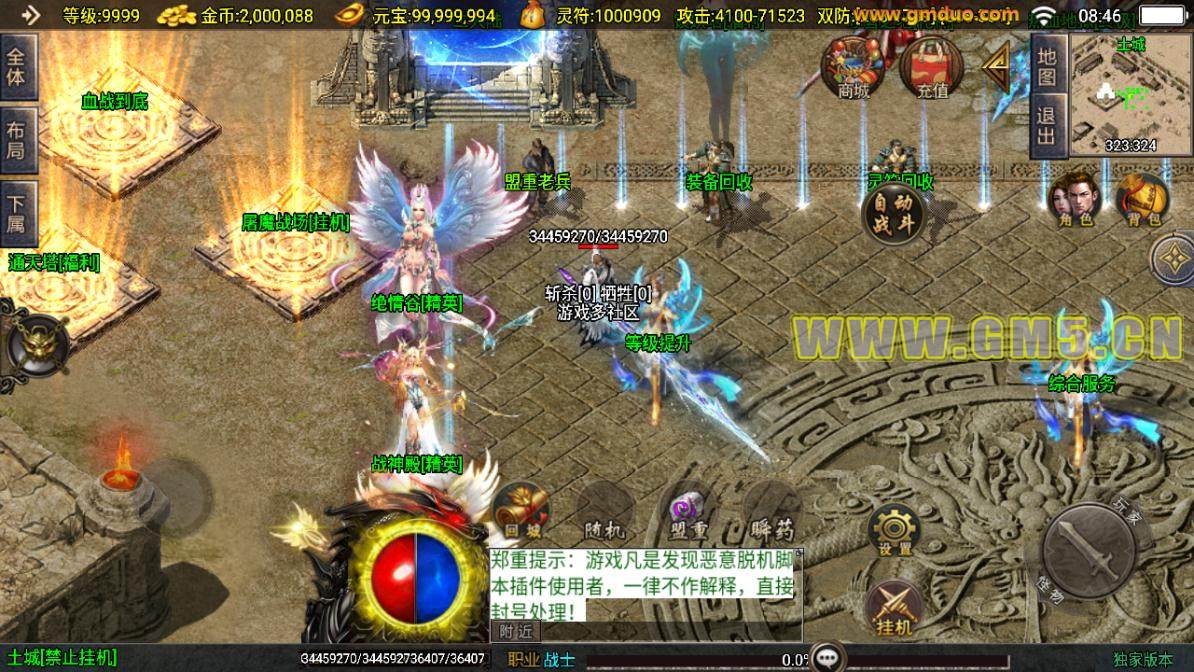Start 挂机 auto-farming with crossed swords
This screenshot has width=1194, height=672.
tap(894, 609)
